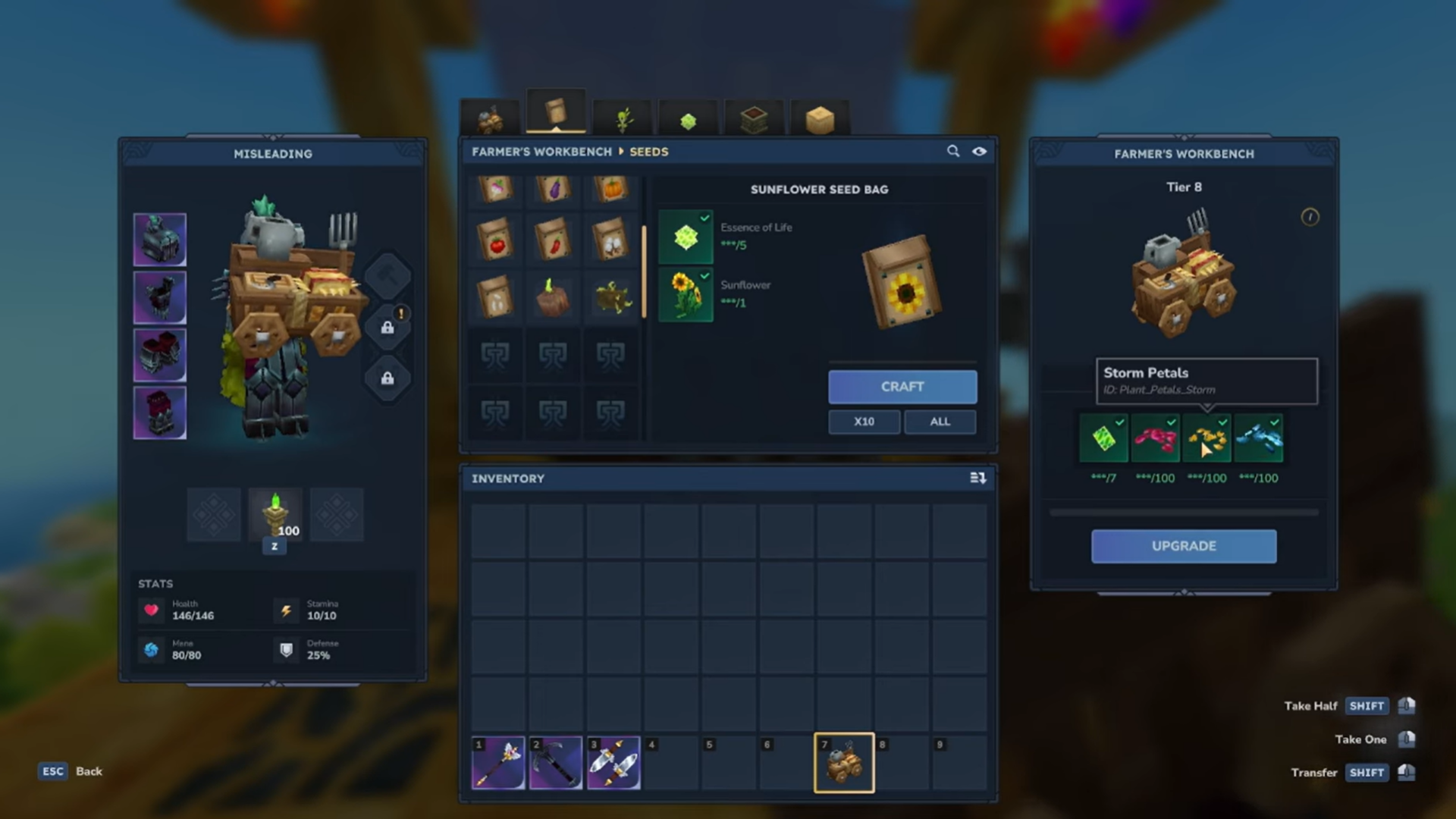
Task: Open the inventory sort order control
Action: pos(977,479)
